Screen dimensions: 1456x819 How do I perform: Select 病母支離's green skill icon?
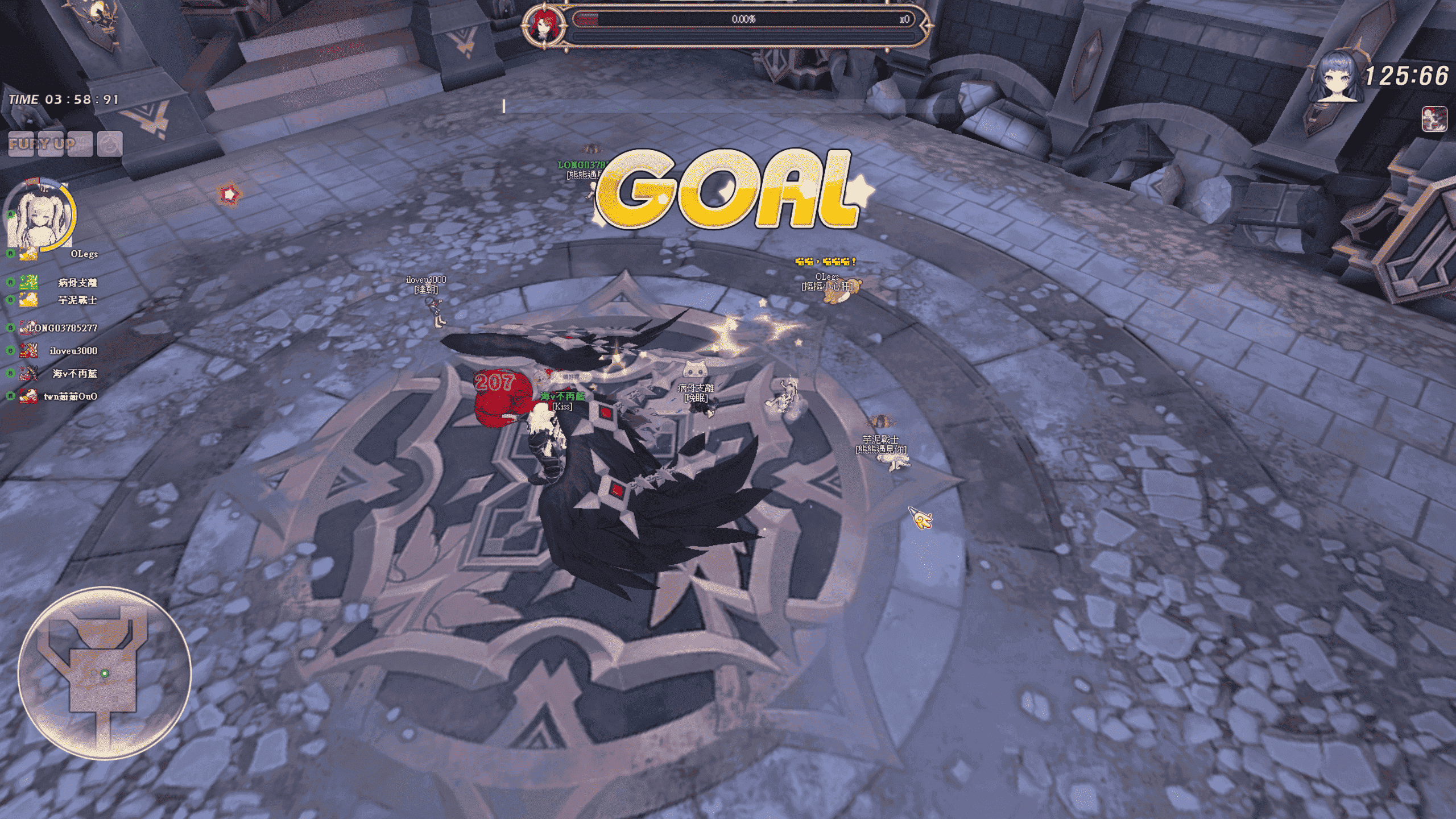pos(29,283)
